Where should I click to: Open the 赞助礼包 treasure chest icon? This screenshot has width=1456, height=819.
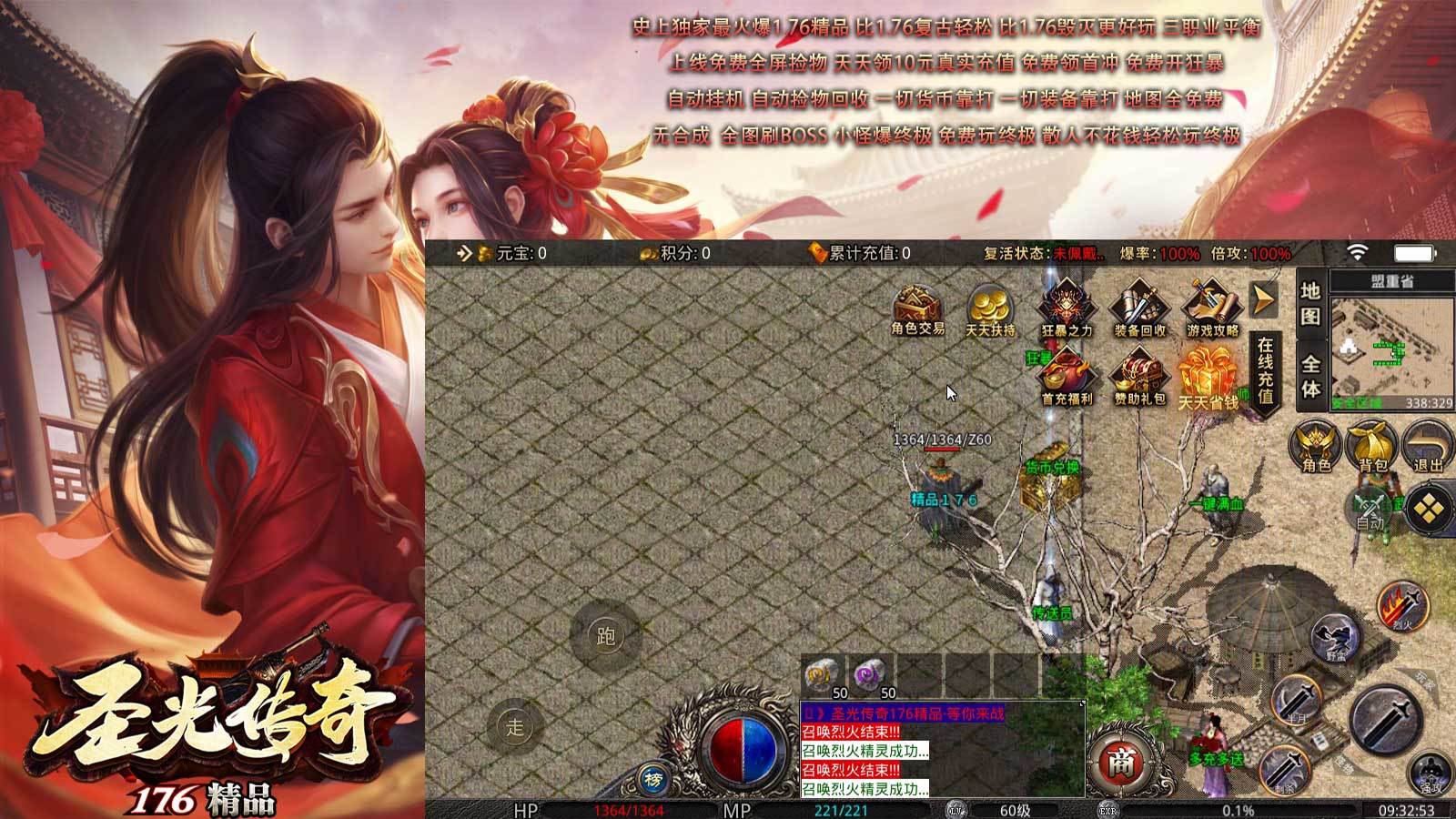pyautogui.click(x=1138, y=376)
